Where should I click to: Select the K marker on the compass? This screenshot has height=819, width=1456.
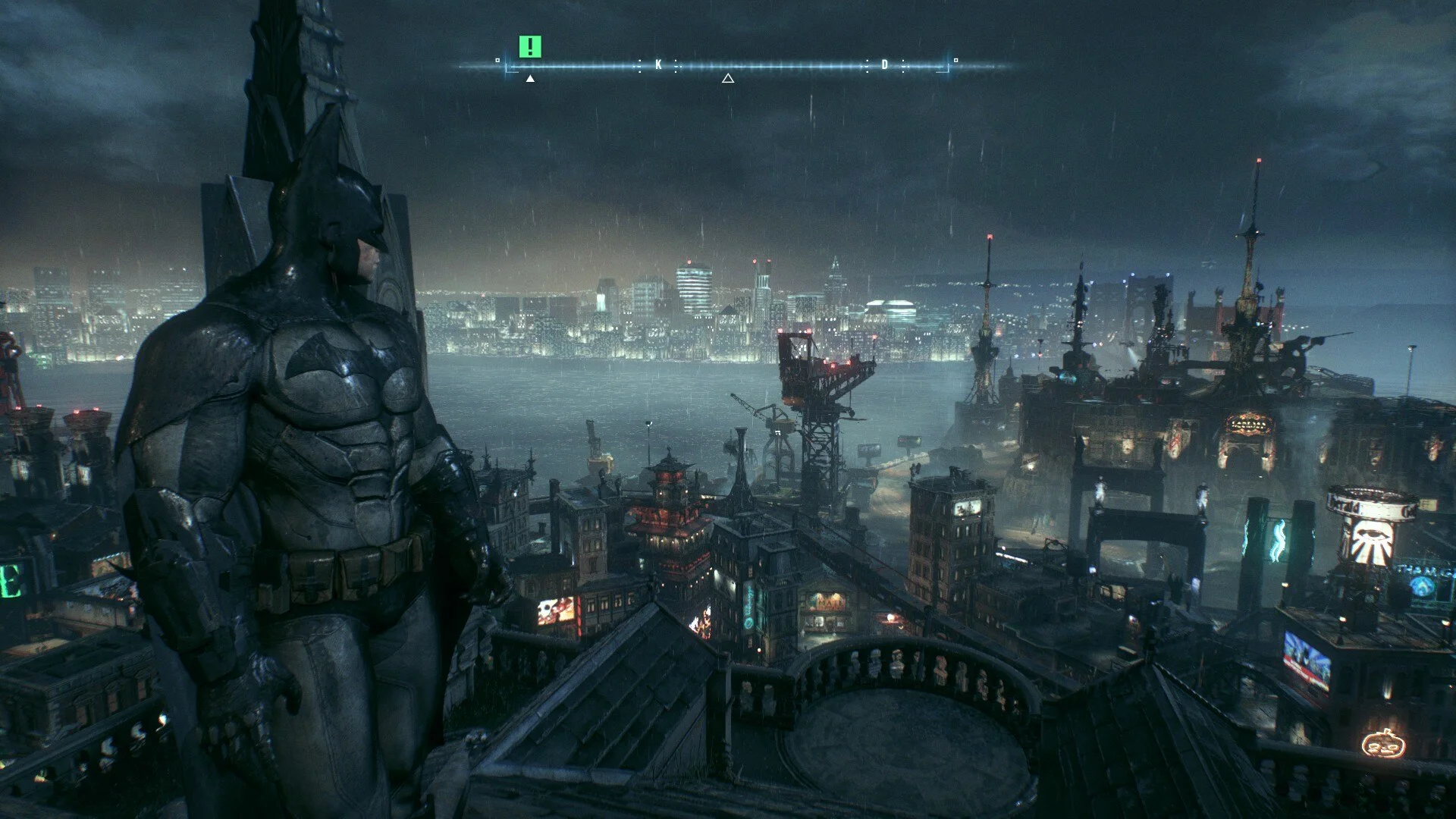658,65
